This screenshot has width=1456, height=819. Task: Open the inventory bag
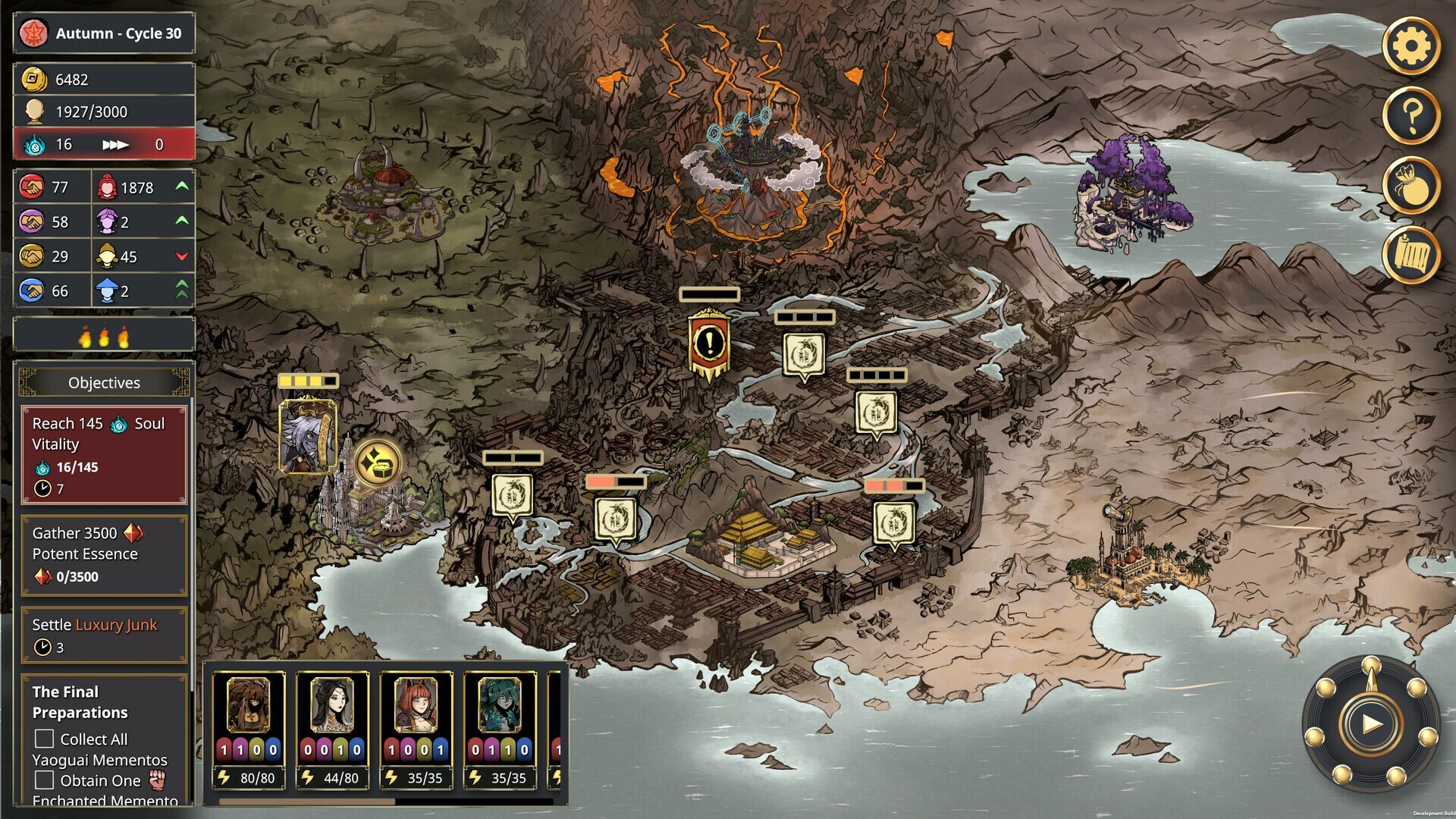[x=1412, y=184]
